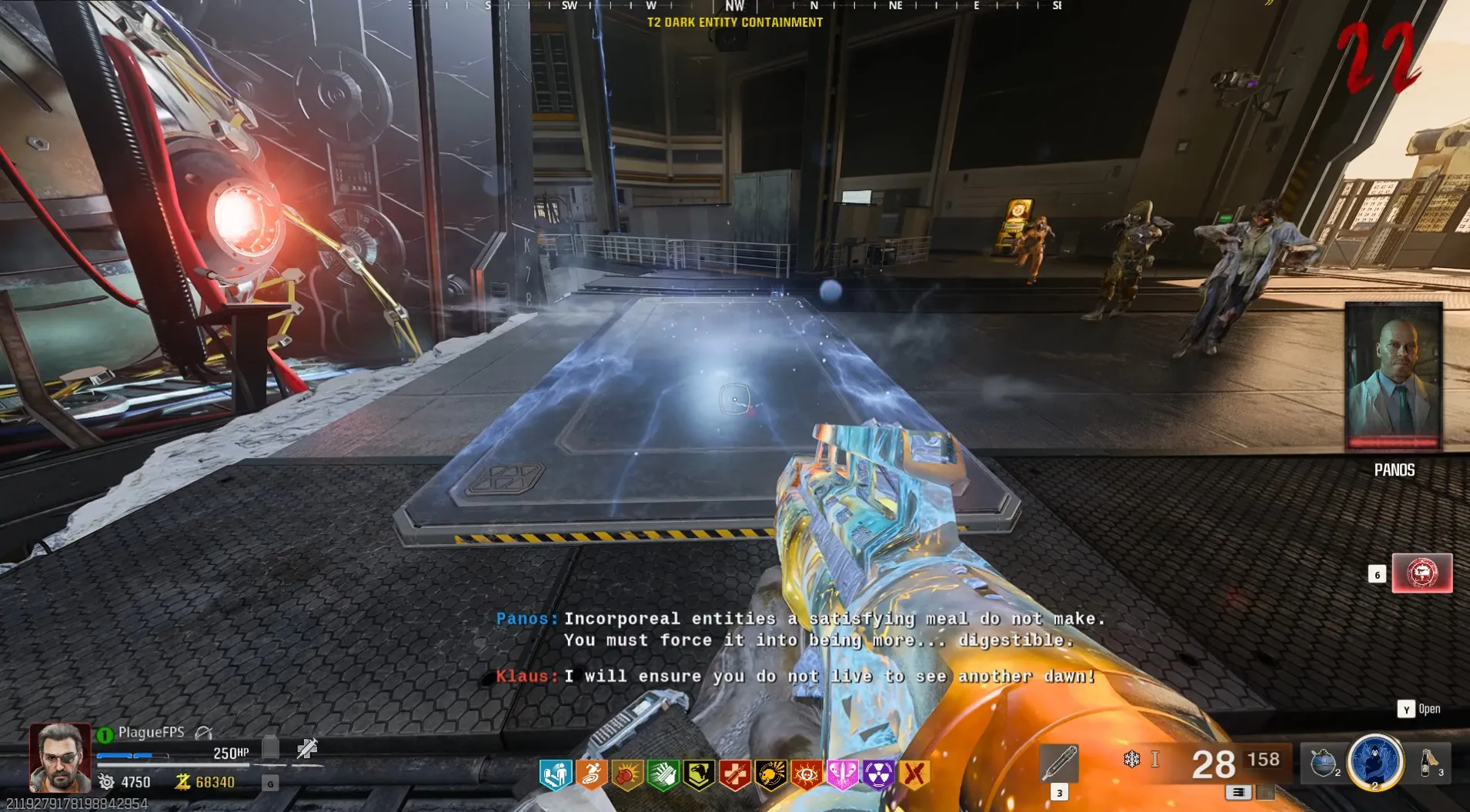This screenshot has width=1470, height=812.
Task: Click the boxing glove Melee Macchiato perk
Action: pyautogui.click(x=627, y=775)
